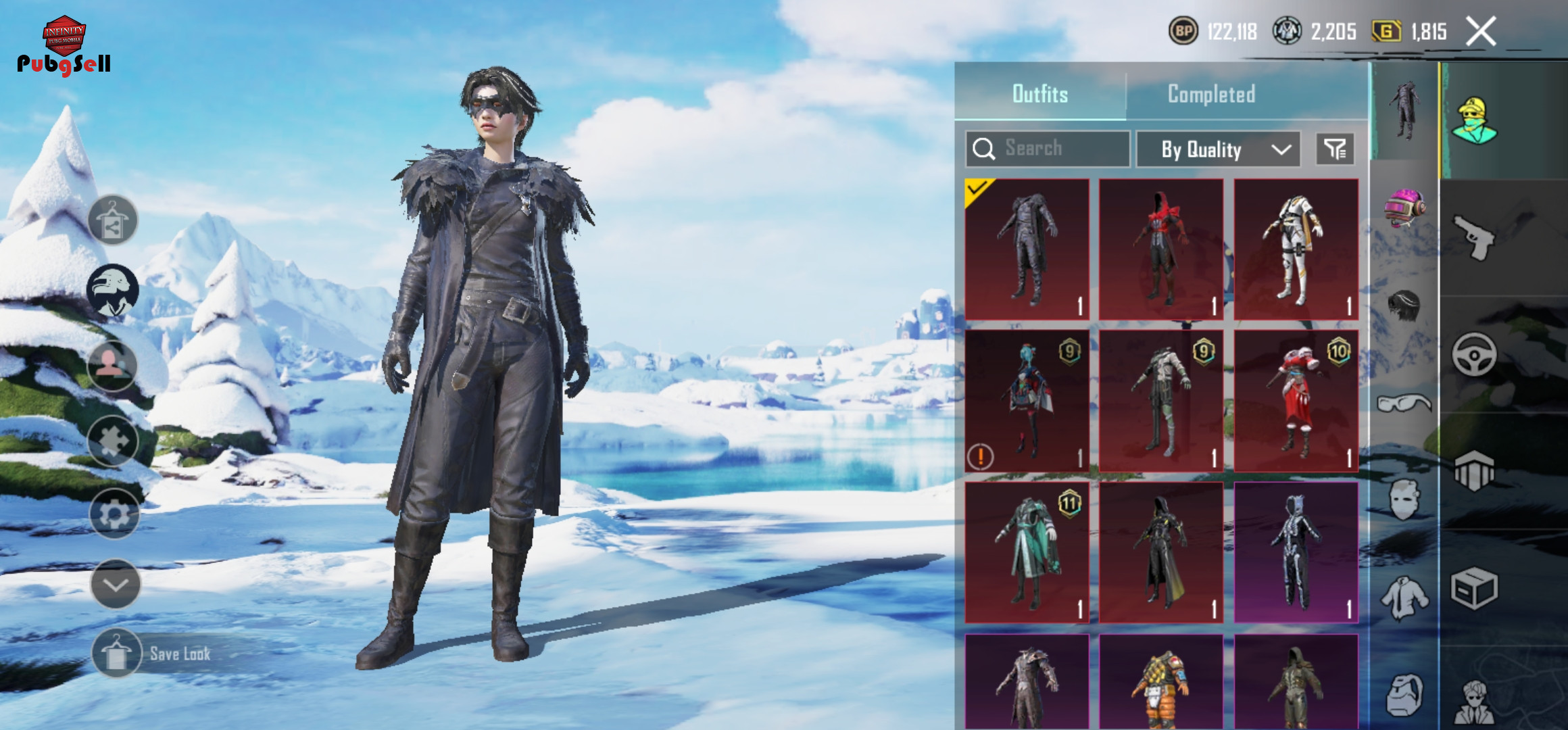The image size is (1568, 730).
Task: Choose the level 11 teal robe outfit
Action: [1027, 552]
